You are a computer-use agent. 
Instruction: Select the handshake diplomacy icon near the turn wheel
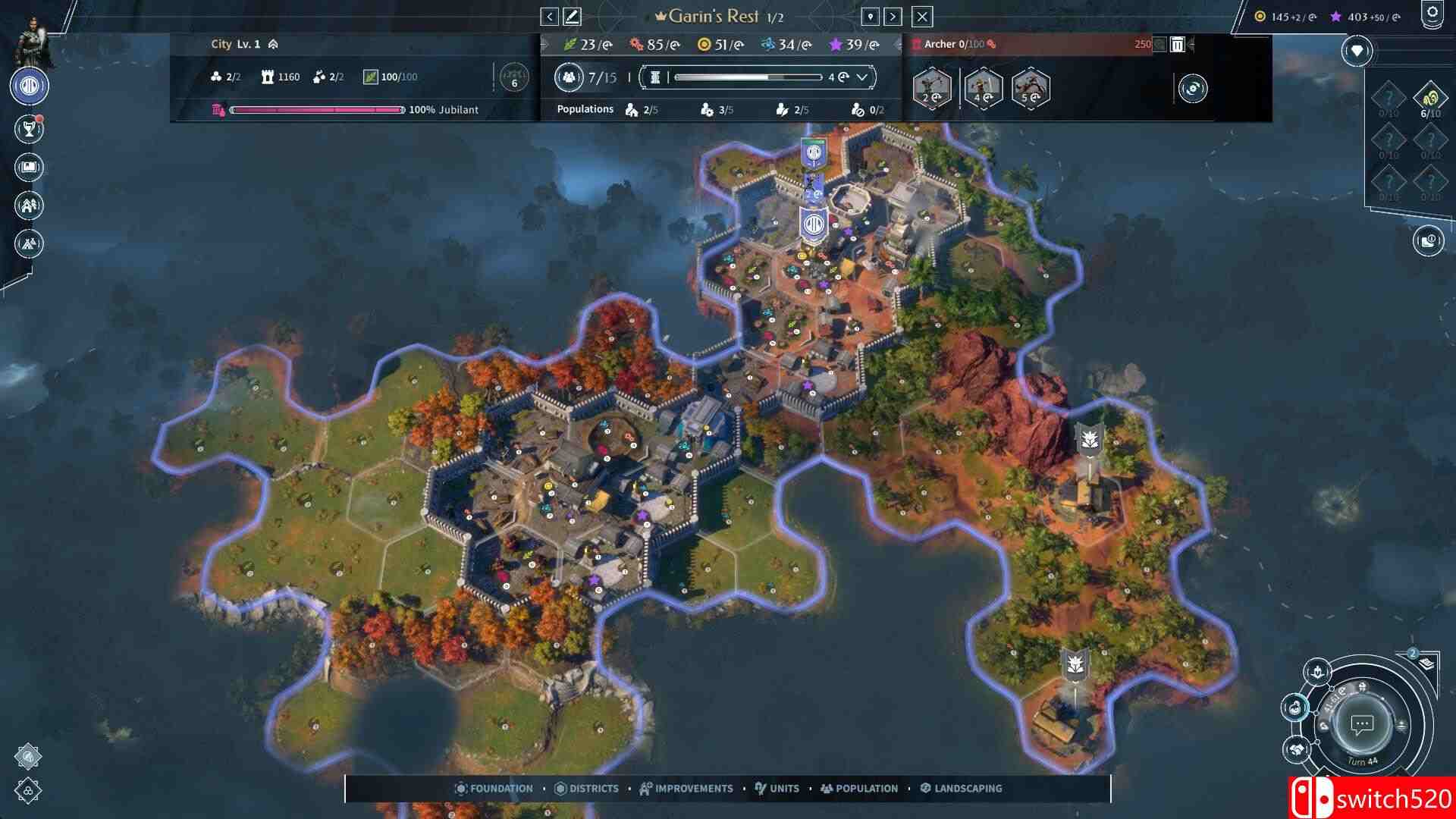(x=1297, y=748)
